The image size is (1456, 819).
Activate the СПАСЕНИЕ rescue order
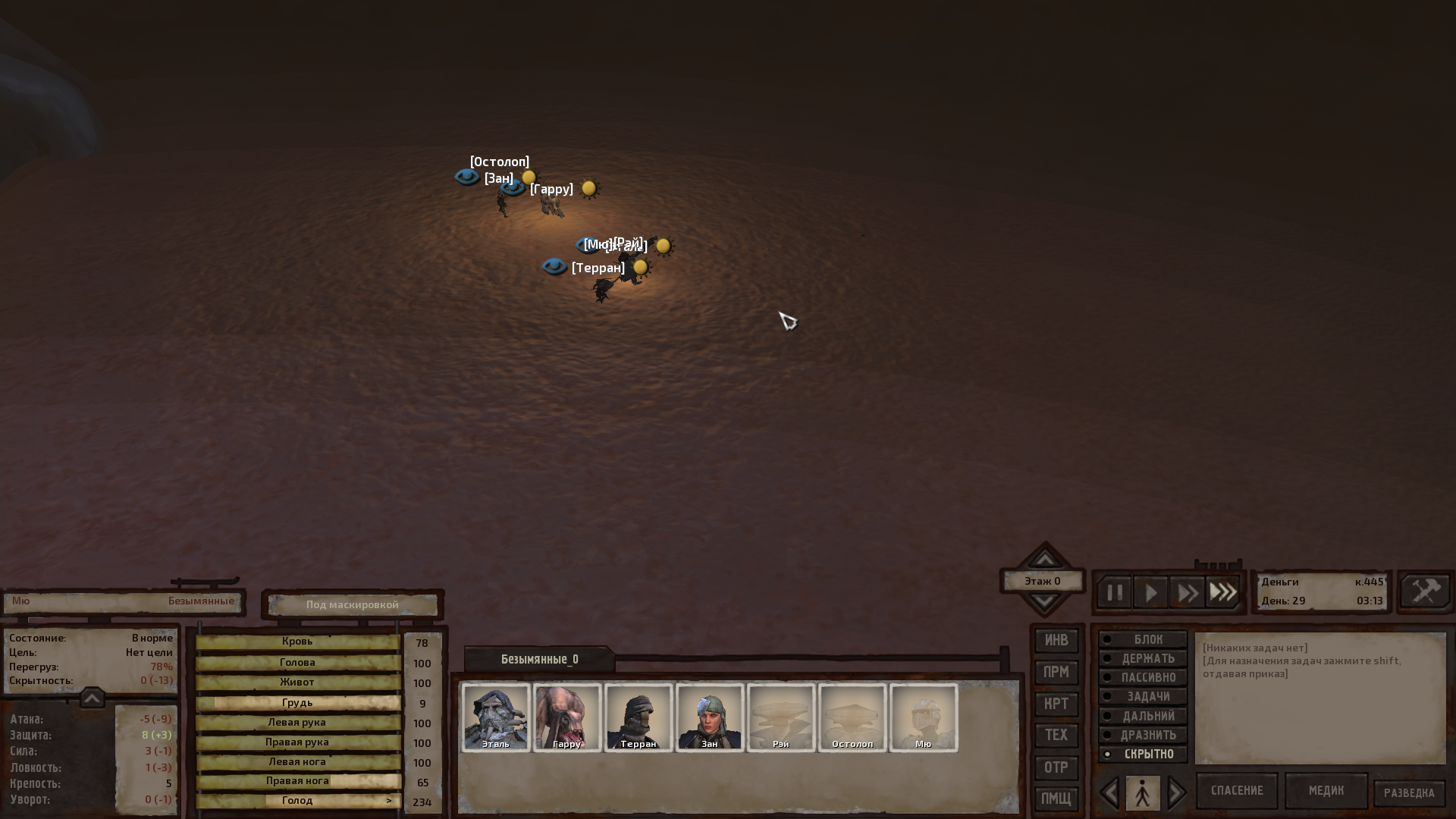pos(1237,791)
